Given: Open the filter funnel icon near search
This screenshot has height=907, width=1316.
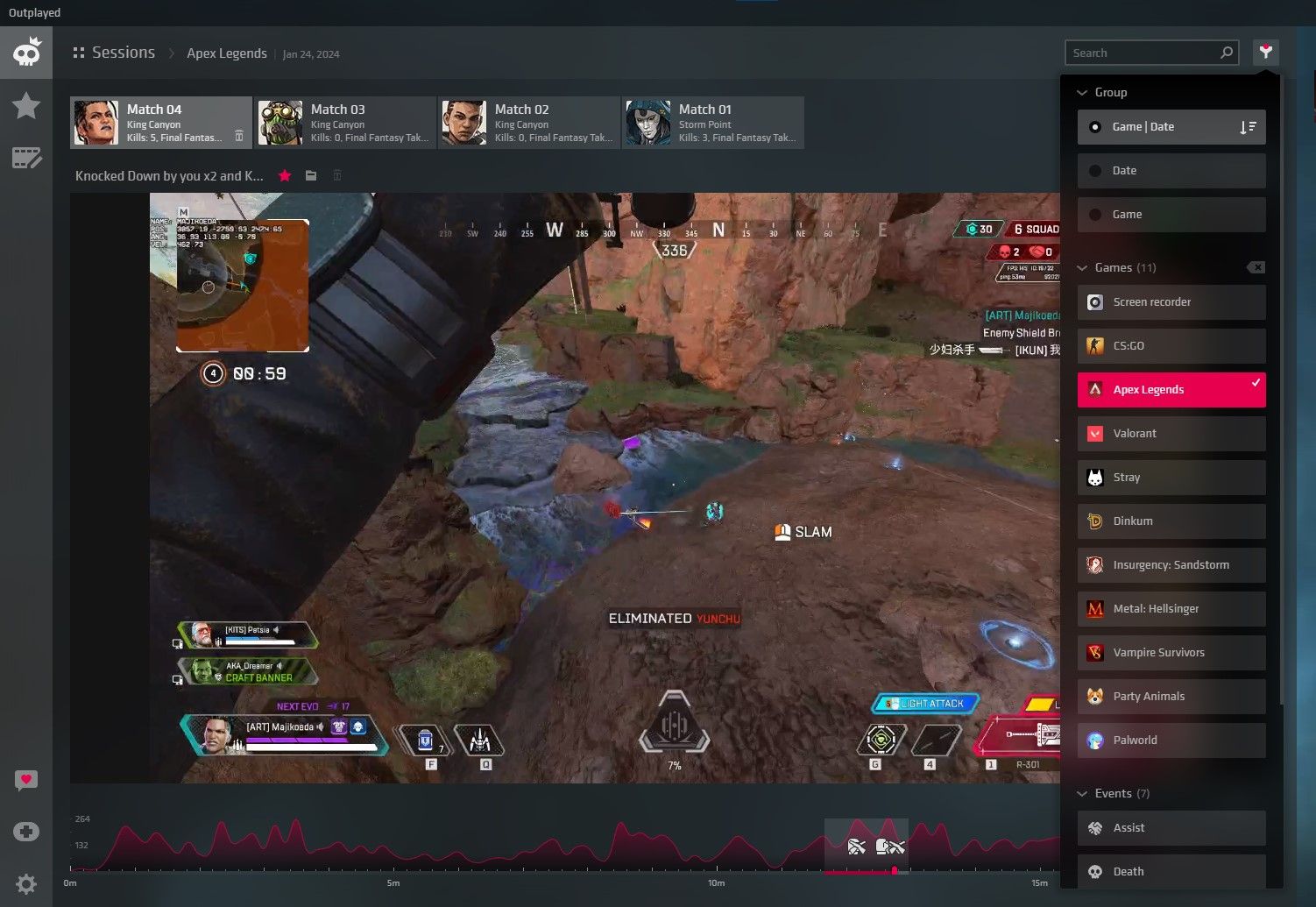Looking at the screenshot, I should click(x=1265, y=52).
